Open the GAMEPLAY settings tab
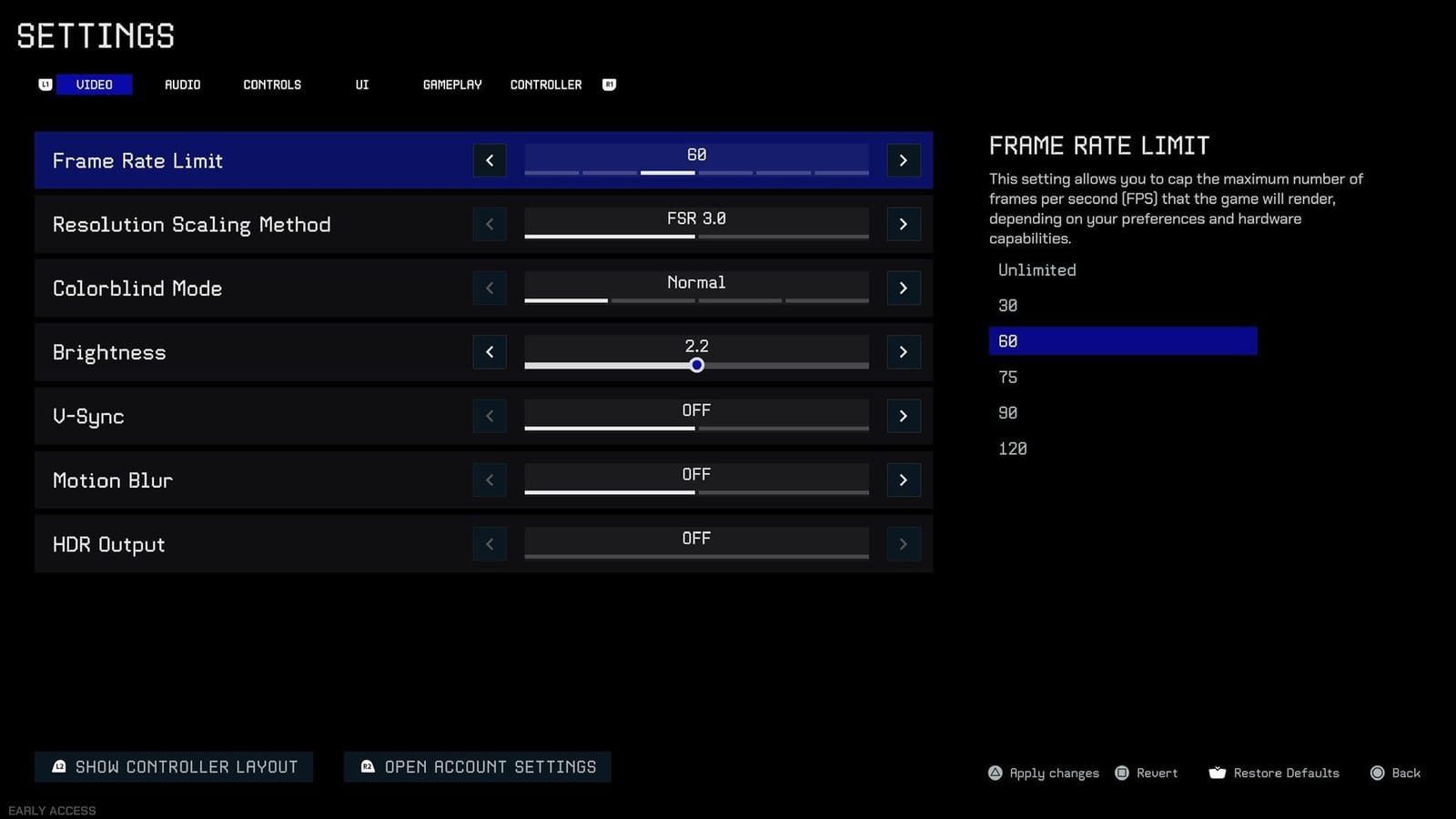 tap(451, 84)
